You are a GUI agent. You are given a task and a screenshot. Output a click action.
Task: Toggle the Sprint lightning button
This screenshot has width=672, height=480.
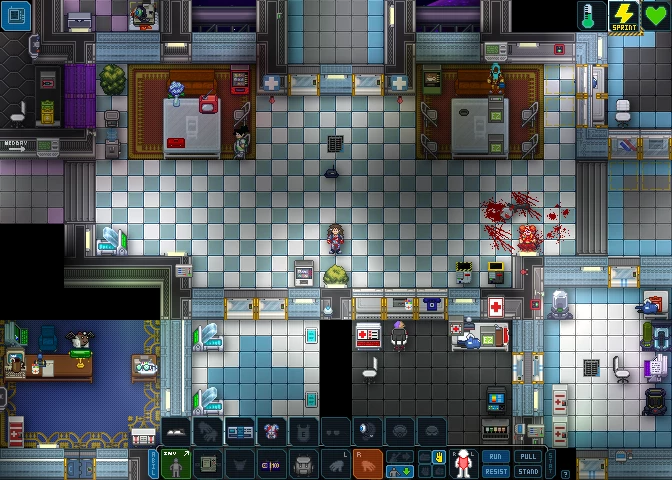pyautogui.click(x=624, y=16)
